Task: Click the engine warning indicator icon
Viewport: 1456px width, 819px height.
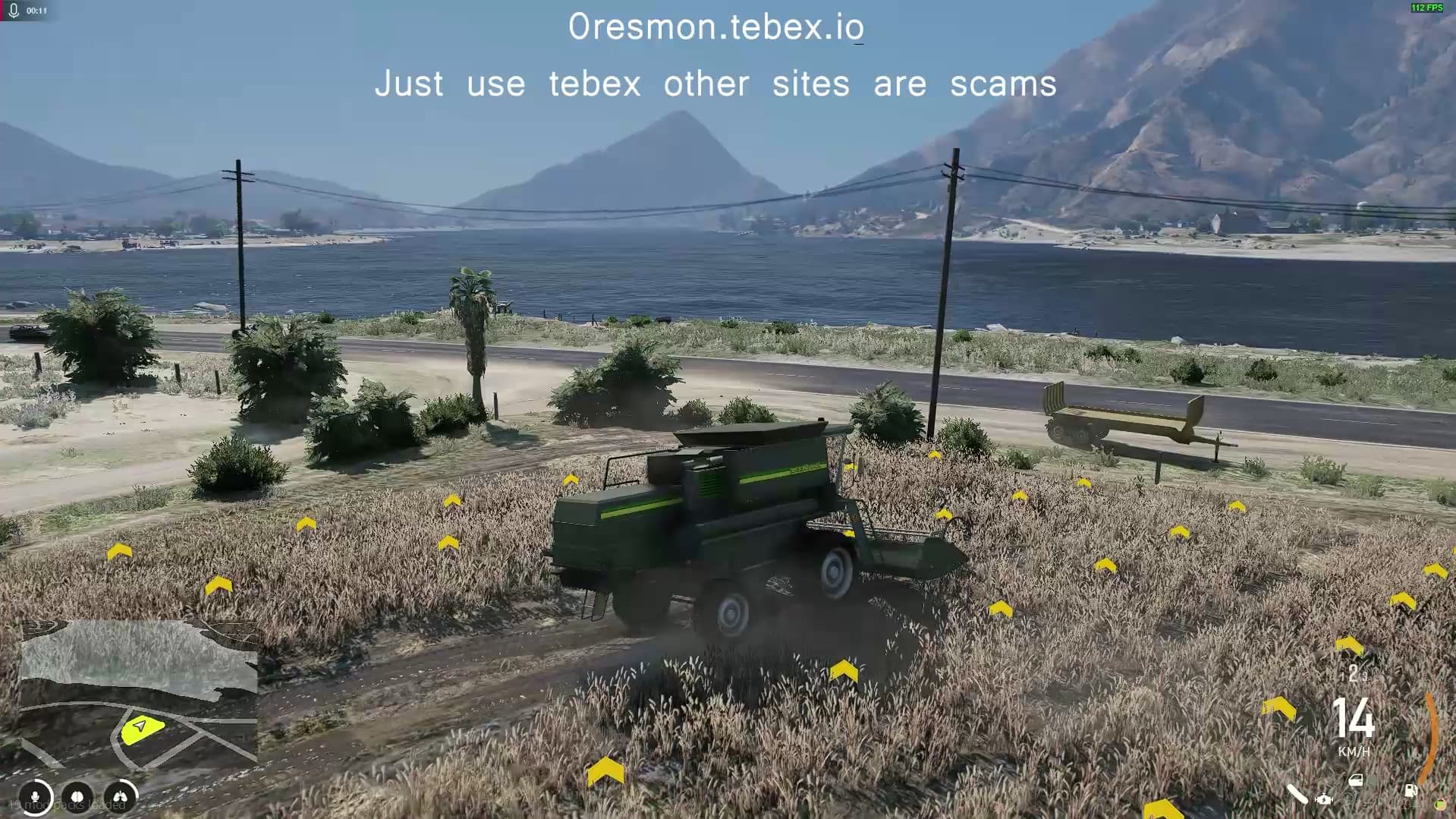Action: tap(1324, 799)
